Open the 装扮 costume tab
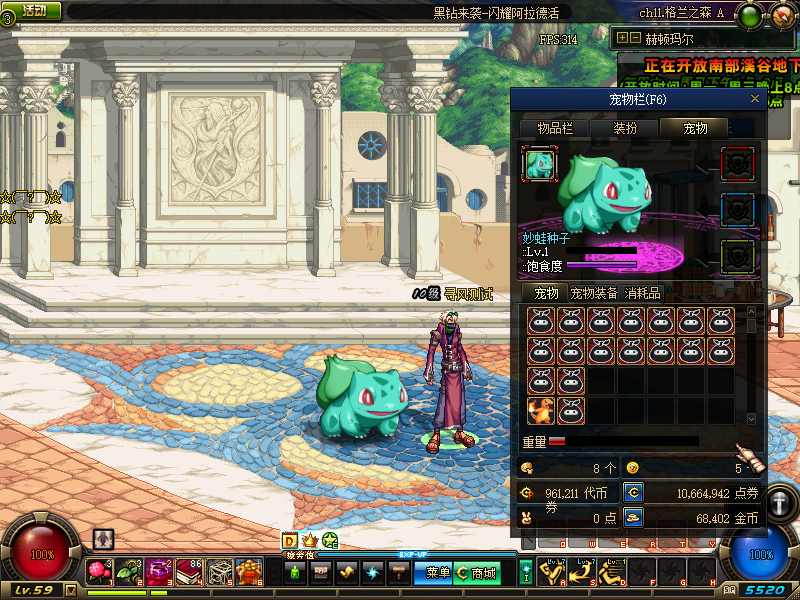 625,128
